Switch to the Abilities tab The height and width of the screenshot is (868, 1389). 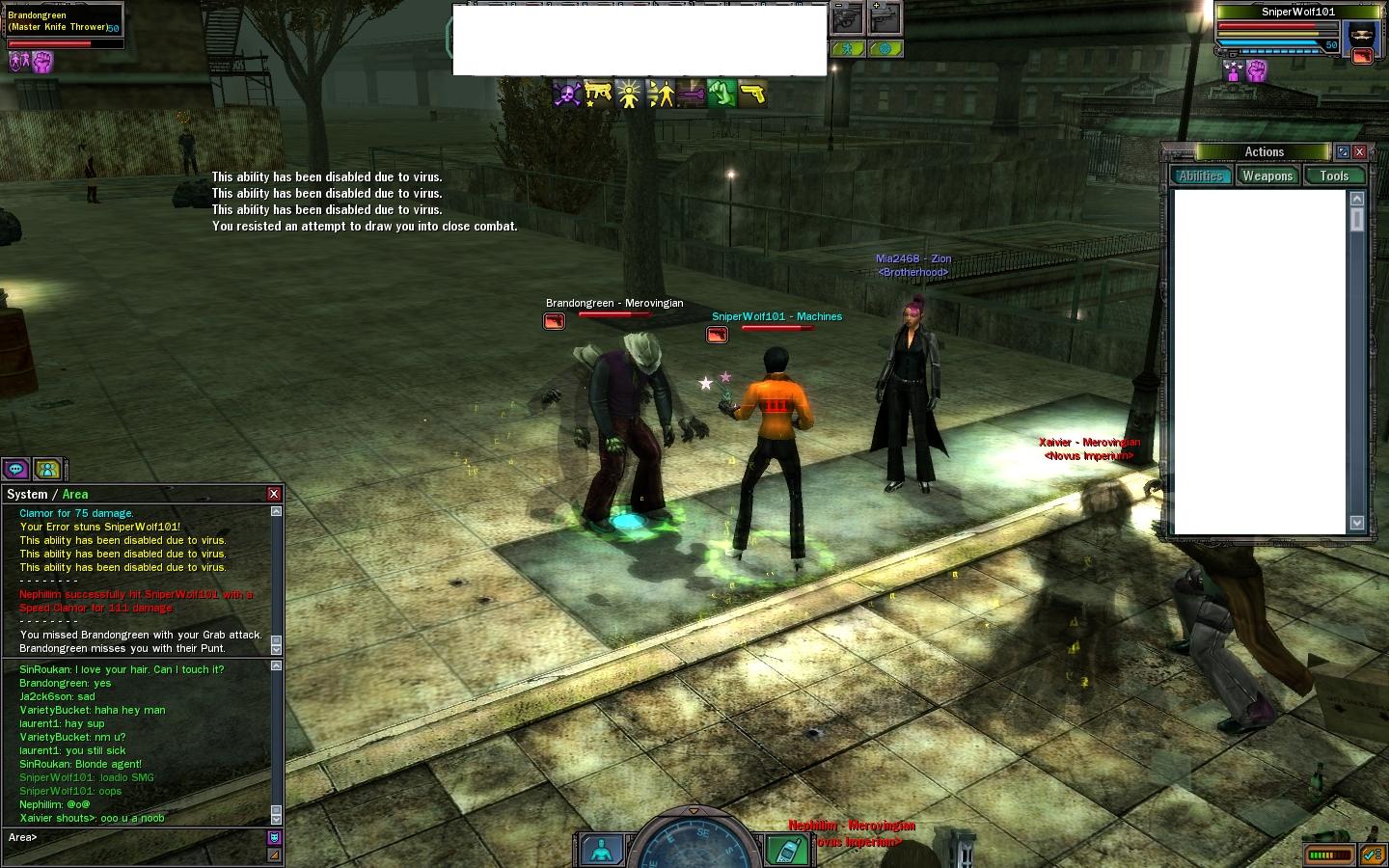[x=1201, y=176]
